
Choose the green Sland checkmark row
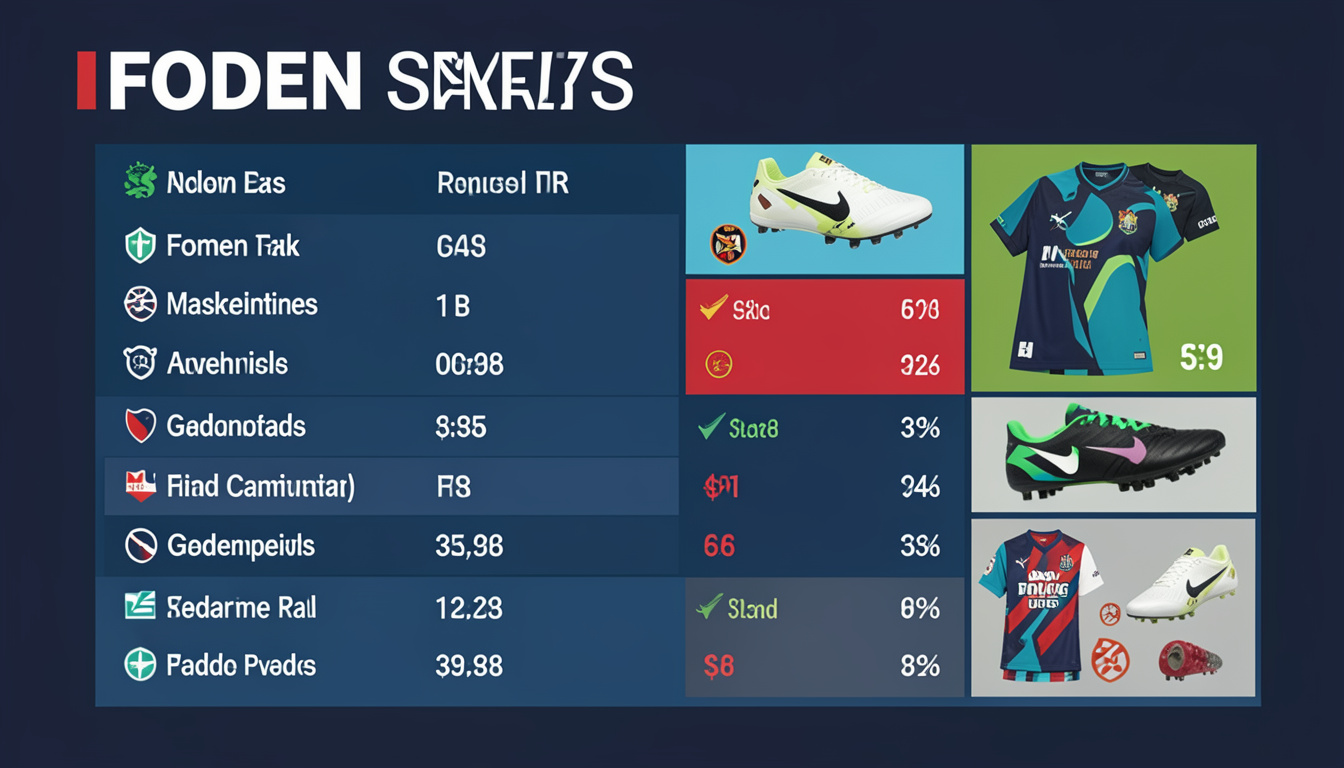pos(824,607)
